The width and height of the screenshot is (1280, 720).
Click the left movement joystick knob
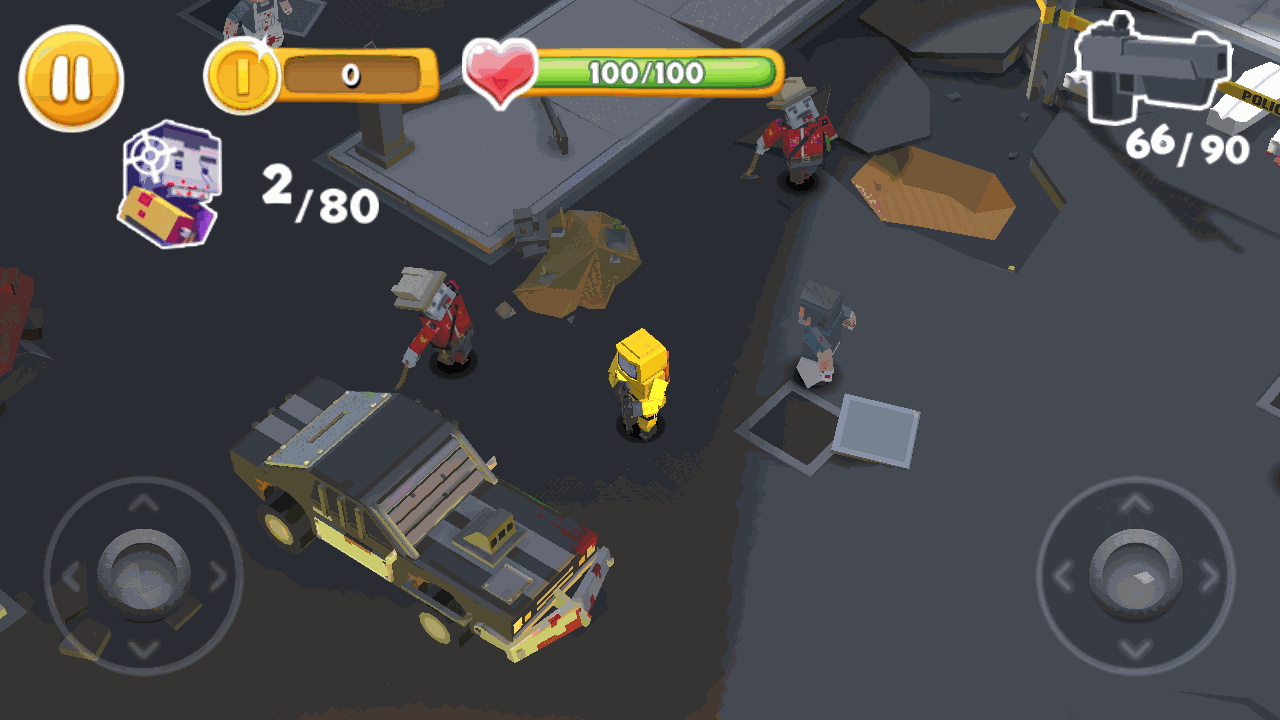144,572
